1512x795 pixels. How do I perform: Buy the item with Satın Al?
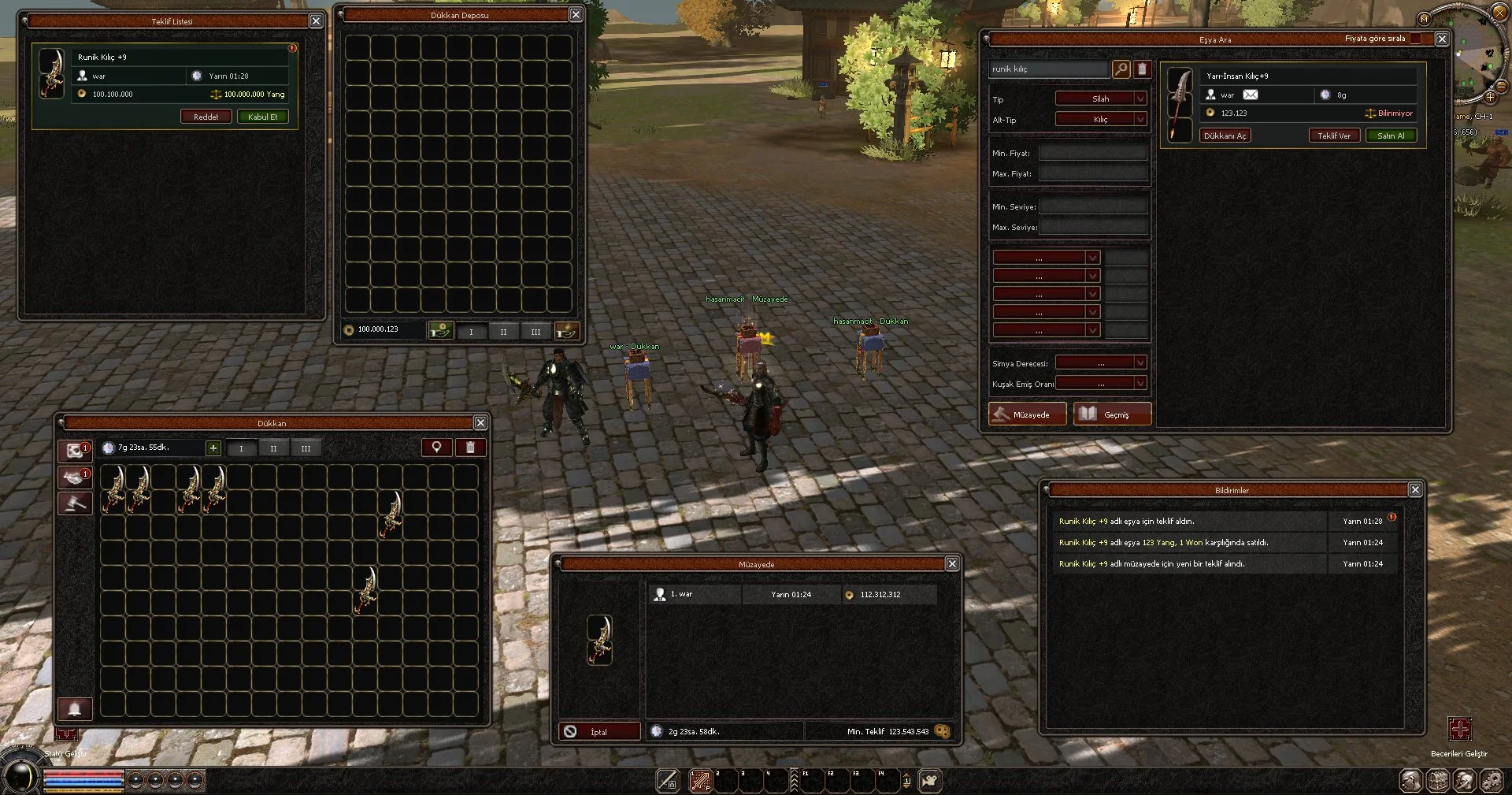coord(1390,136)
